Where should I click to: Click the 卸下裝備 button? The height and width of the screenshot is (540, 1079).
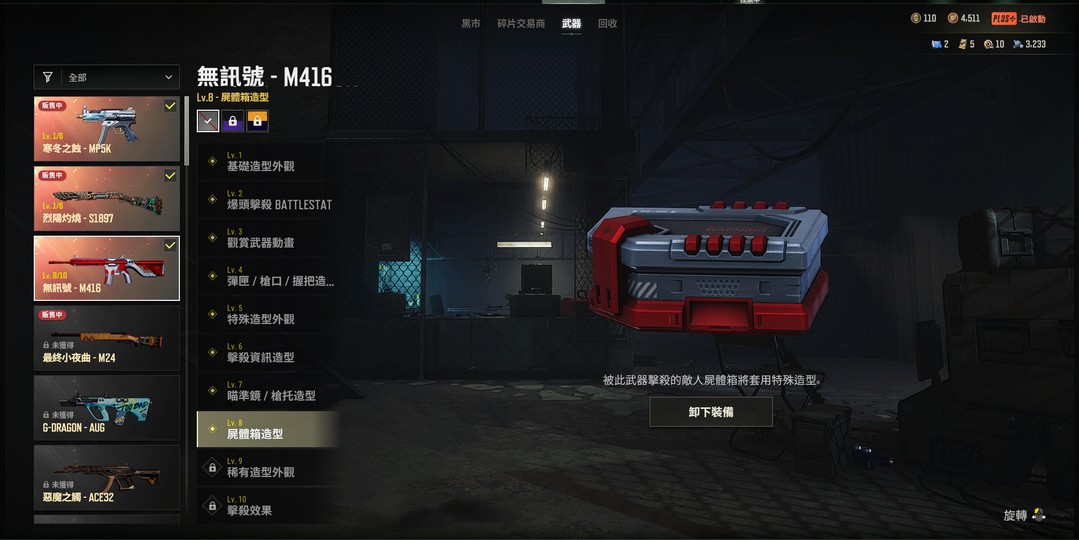click(711, 412)
